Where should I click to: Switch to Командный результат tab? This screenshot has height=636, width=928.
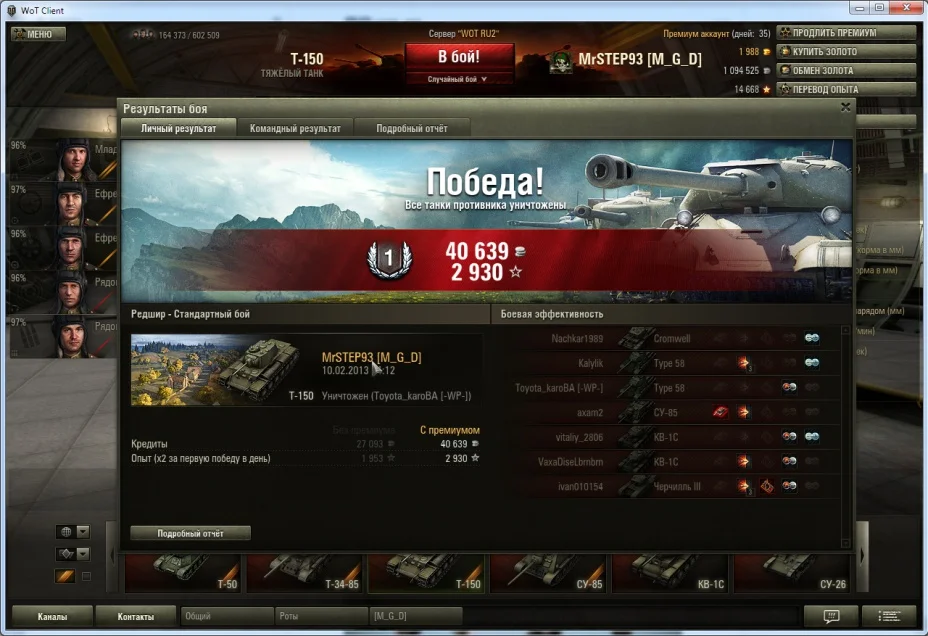295,128
